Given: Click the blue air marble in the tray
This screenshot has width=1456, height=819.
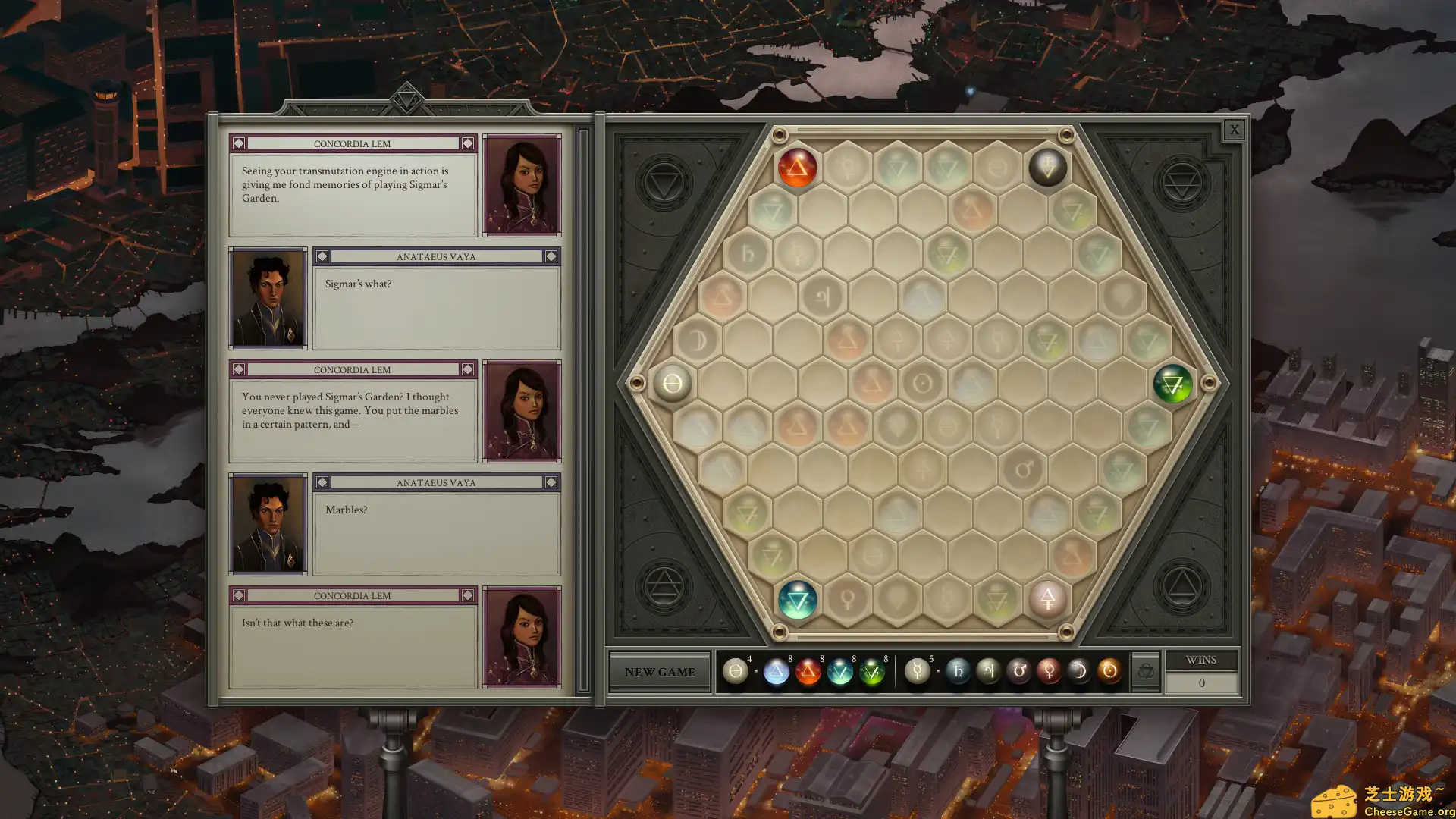Looking at the screenshot, I should [776, 672].
